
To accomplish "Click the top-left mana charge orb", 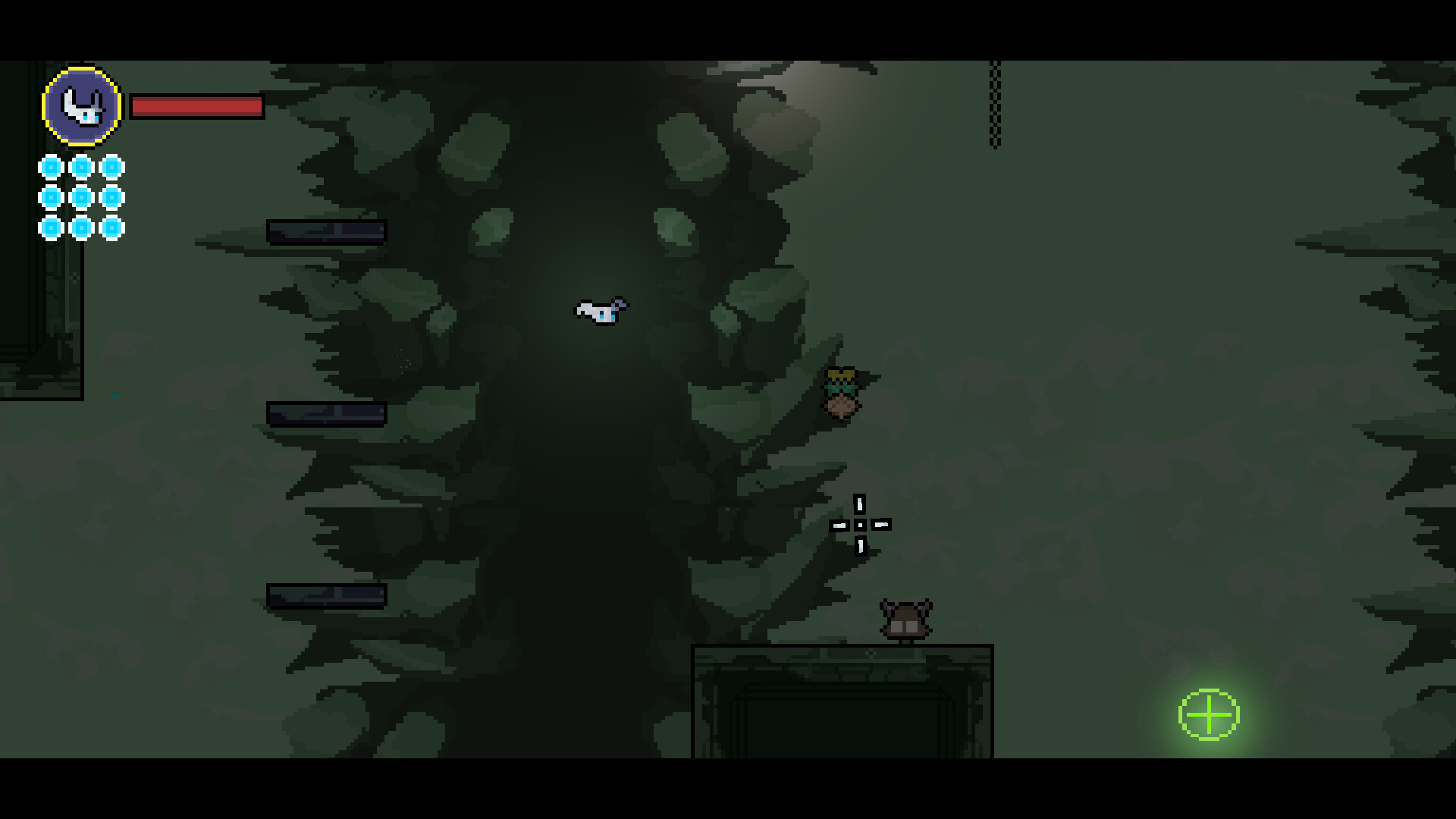I will [x=50, y=165].
